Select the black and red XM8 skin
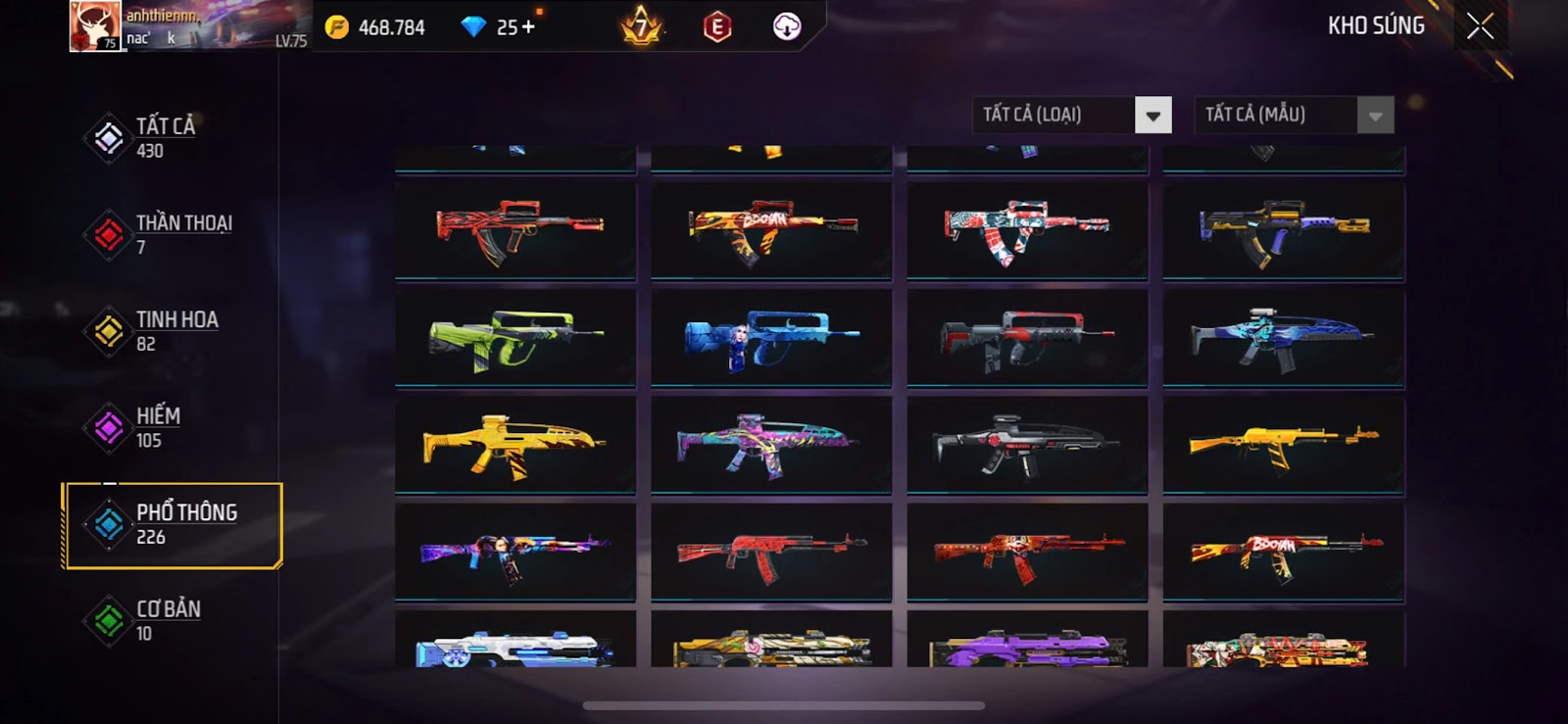 (1027, 445)
